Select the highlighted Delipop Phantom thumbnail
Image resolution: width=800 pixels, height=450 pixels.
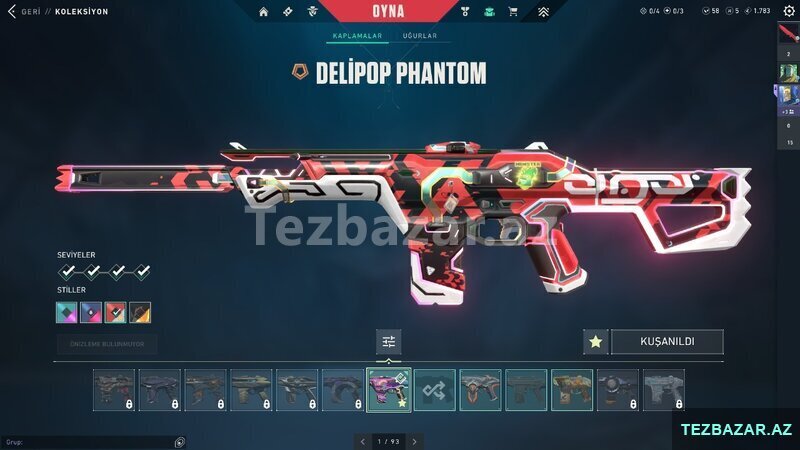(x=389, y=390)
